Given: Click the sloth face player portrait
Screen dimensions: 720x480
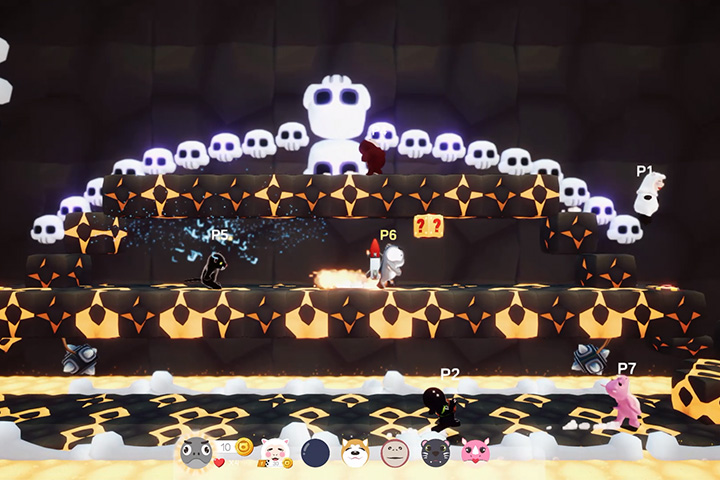Looking at the screenshot, I should pos(395,453).
